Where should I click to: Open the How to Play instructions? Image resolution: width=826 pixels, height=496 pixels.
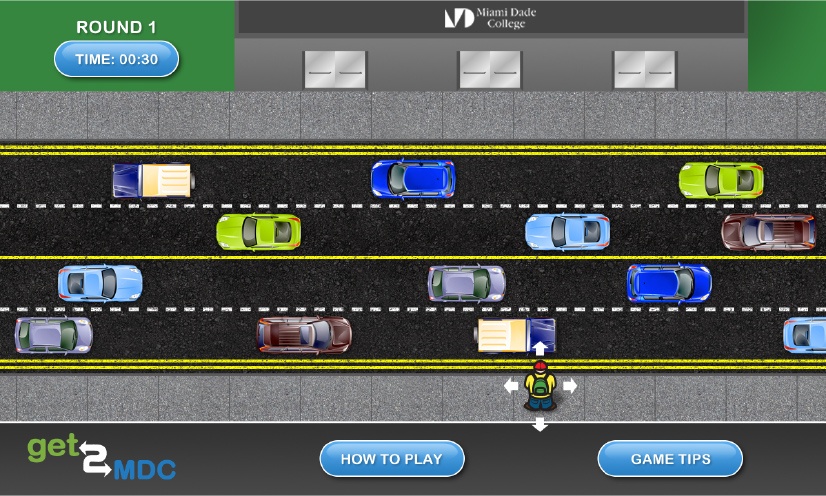click(392, 459)
